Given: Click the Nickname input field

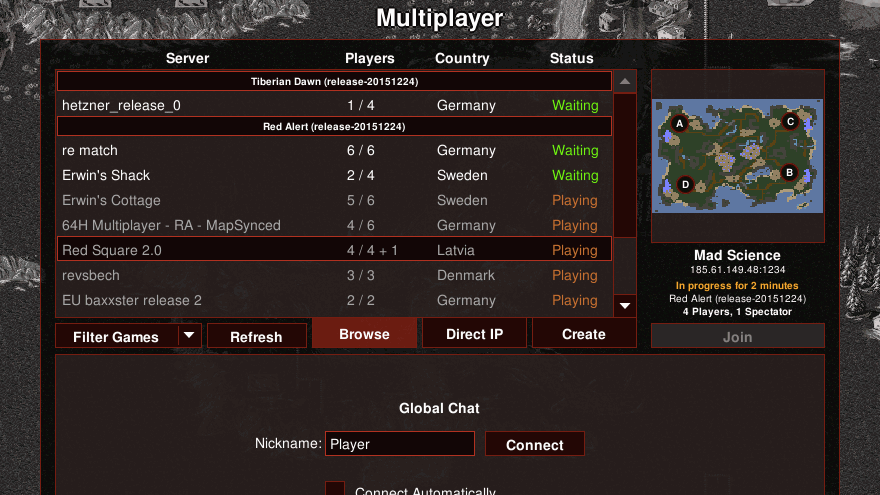Looking at the screenshot, I should coord(400,445).
